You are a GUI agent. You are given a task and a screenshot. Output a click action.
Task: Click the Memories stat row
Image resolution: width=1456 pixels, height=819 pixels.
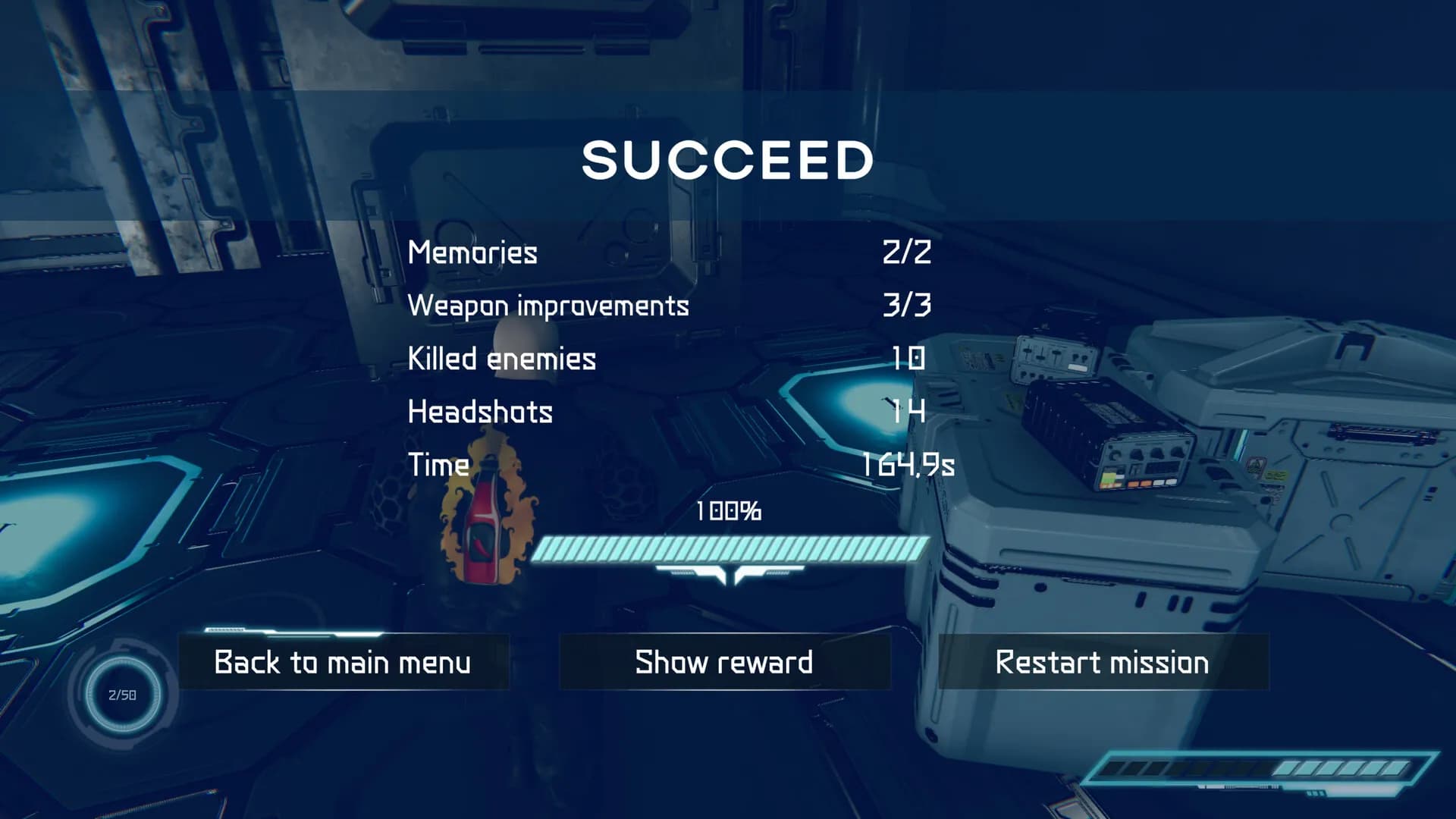point(472,253)
